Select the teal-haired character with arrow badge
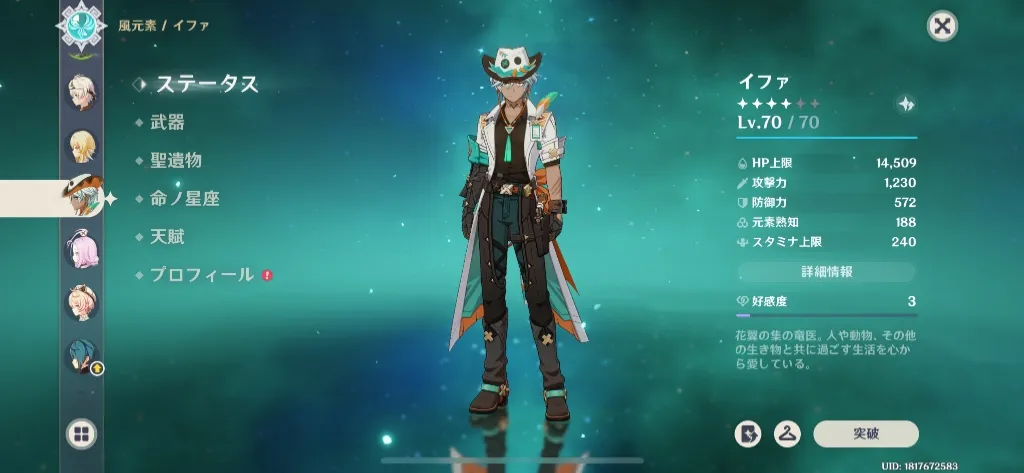Viewport: 1024px width, 473px height. coord(82,355)
